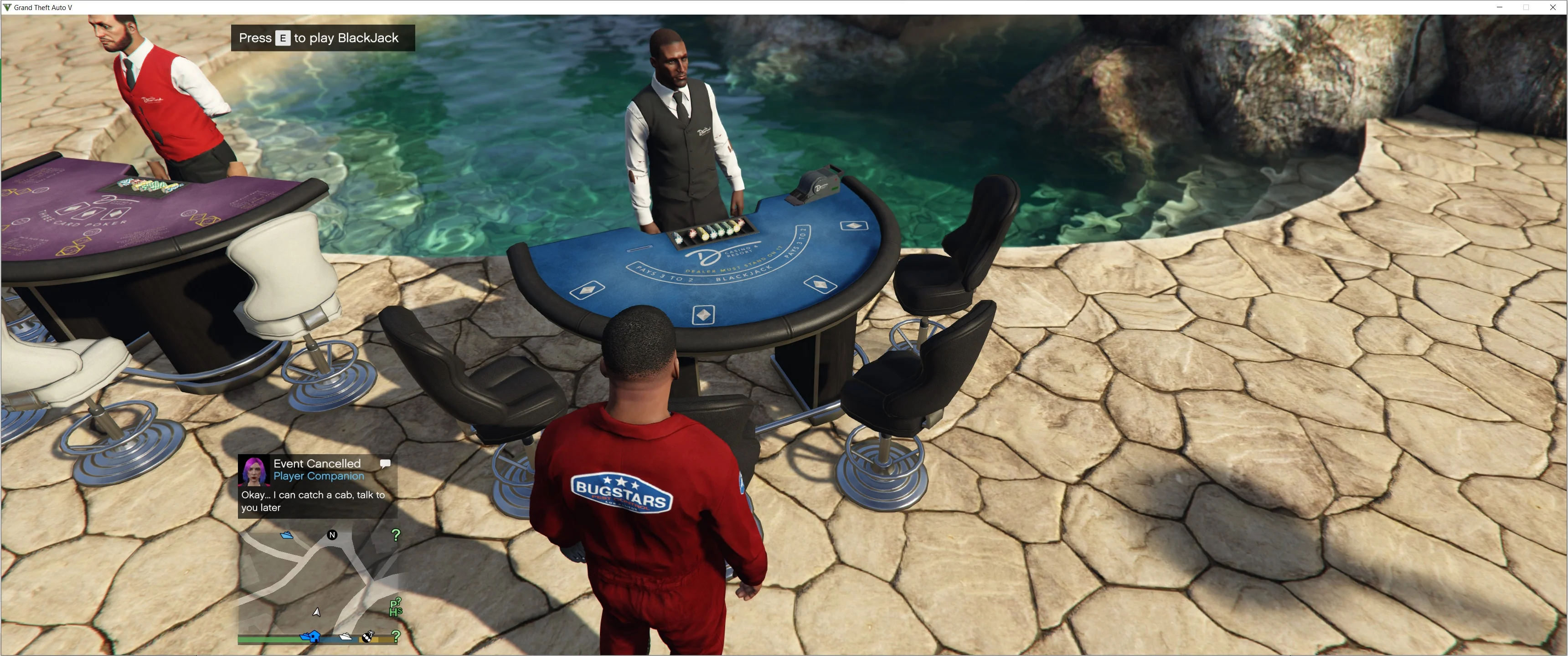This screenshot has height=656, width=1568.
Task: Click the North compass marker on the minimap
Action: click(332, 535)
